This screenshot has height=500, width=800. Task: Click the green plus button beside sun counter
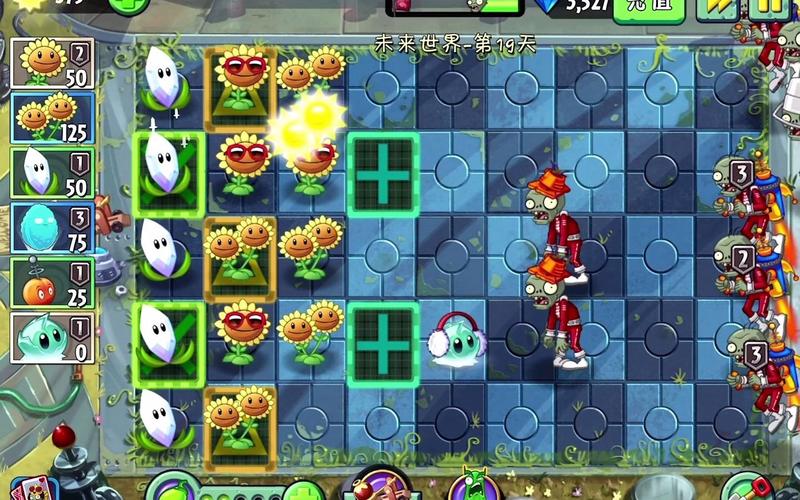coord(128,6)
